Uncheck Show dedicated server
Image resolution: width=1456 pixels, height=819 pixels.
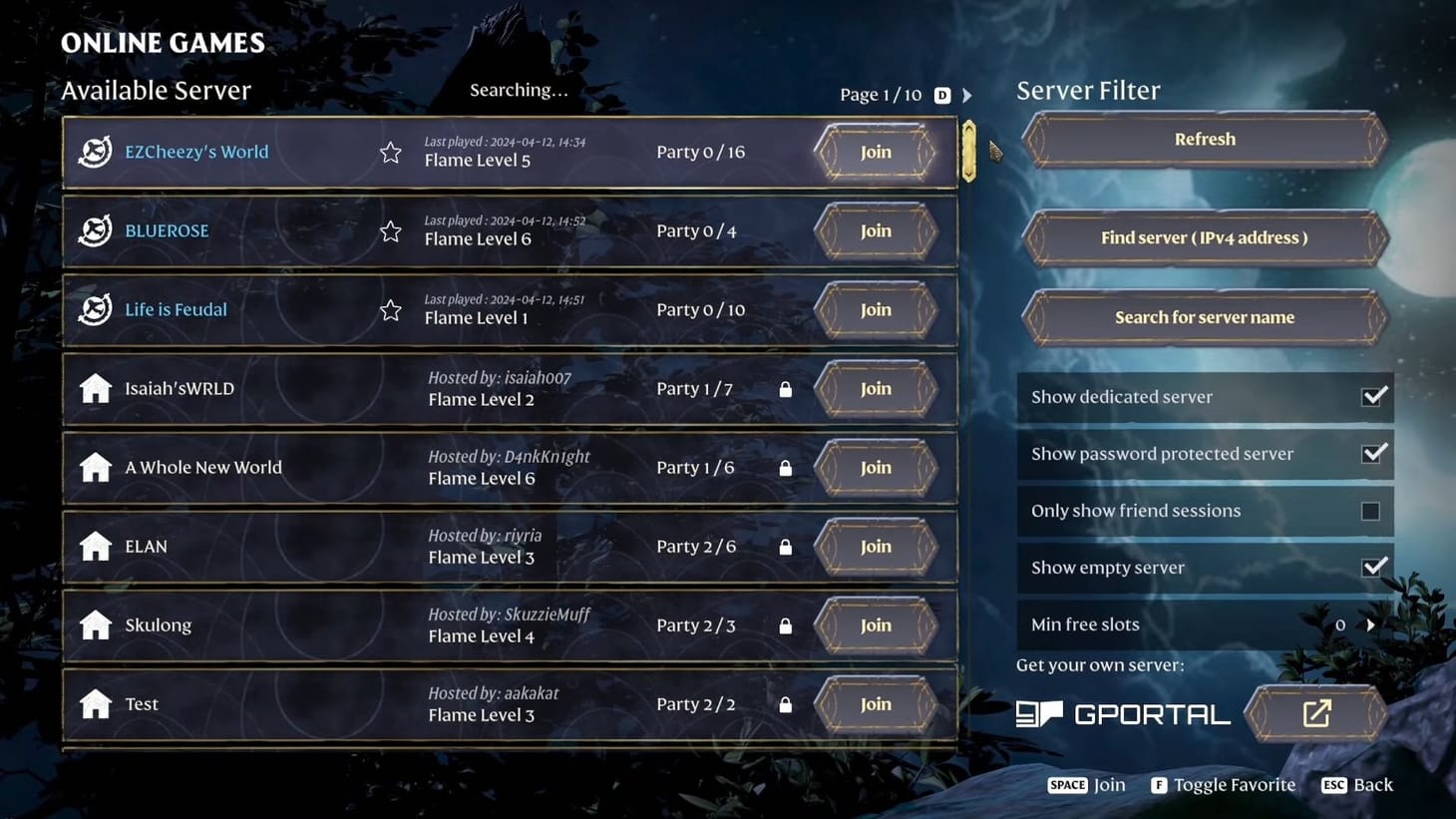click(1374, 395)
